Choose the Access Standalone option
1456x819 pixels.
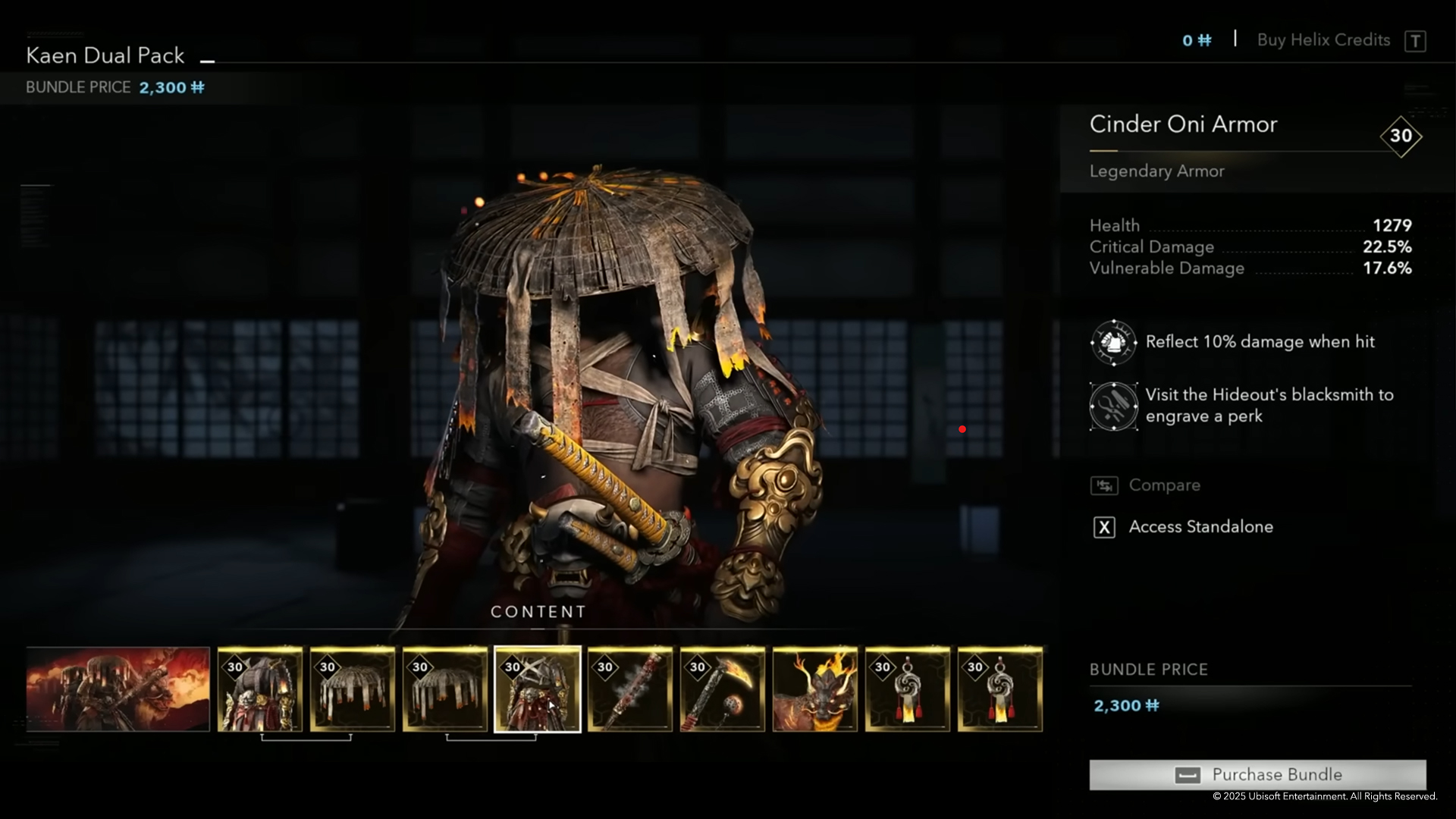[1200, 527]
